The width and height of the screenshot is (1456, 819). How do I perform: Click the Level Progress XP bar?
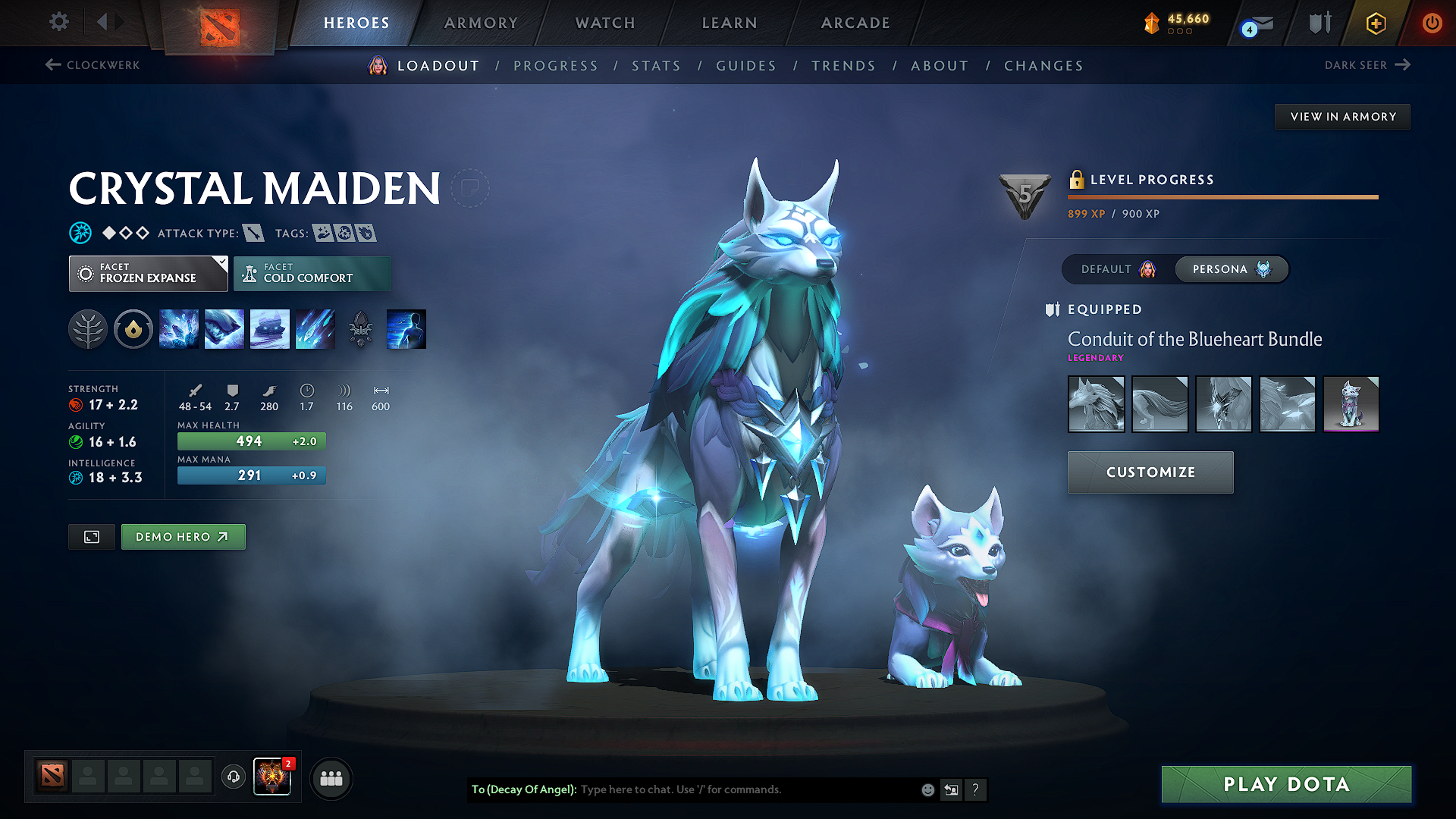(1222, 197)
